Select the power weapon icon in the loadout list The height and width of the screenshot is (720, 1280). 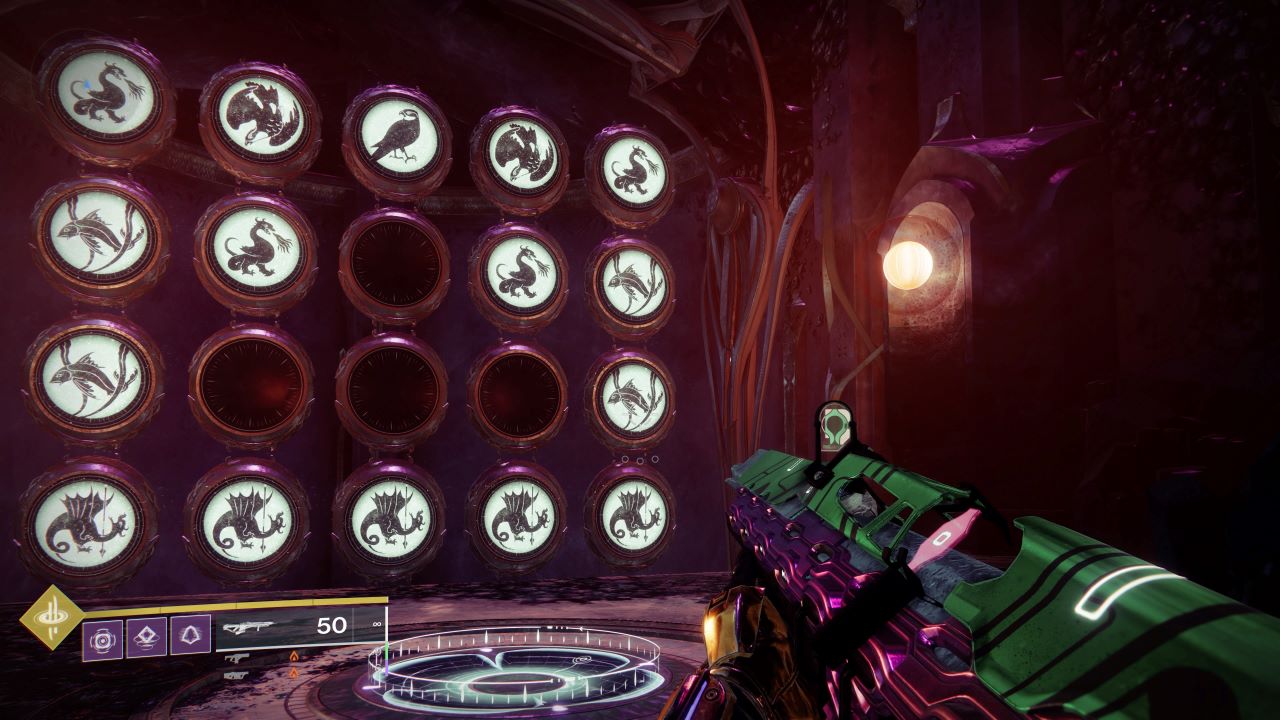[236, 673]
